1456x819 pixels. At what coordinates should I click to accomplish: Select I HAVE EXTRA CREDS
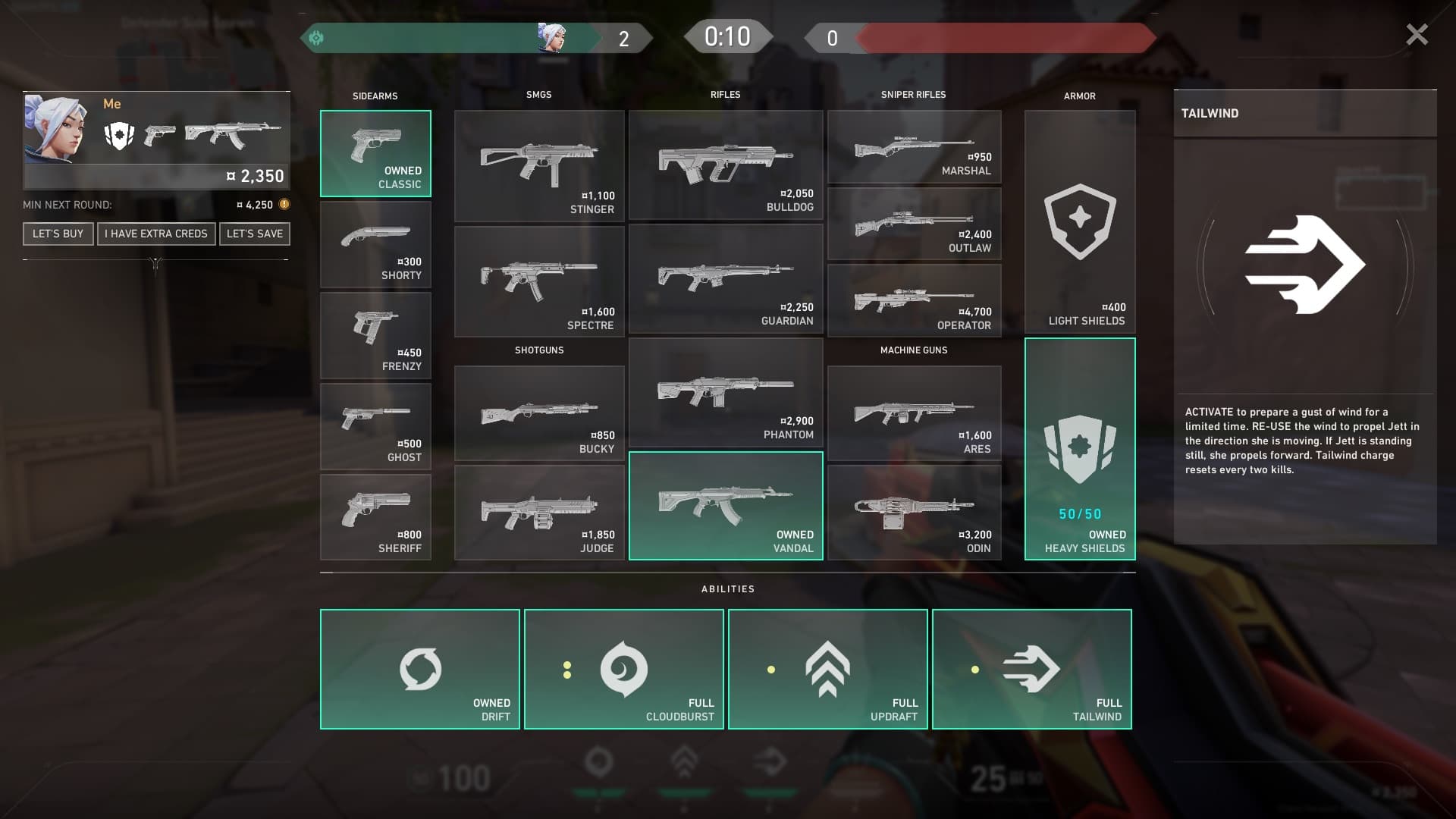(156, 234)
